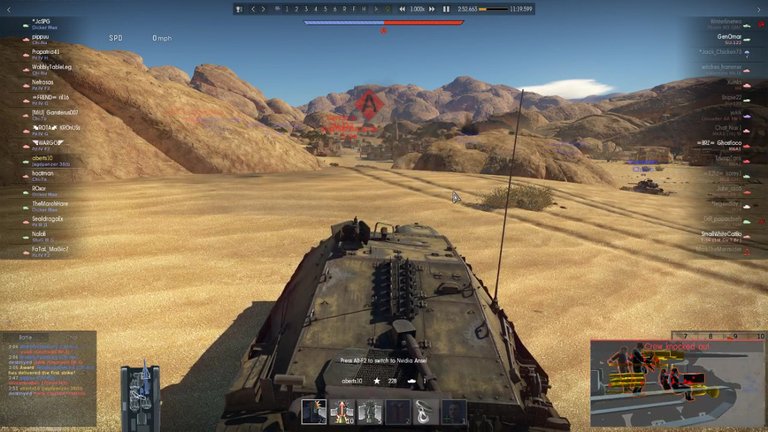The height and width of the screenshot is (432, 768).
Task: Select camera preset 3 in replay toolbar
Action: coord(305,9)
